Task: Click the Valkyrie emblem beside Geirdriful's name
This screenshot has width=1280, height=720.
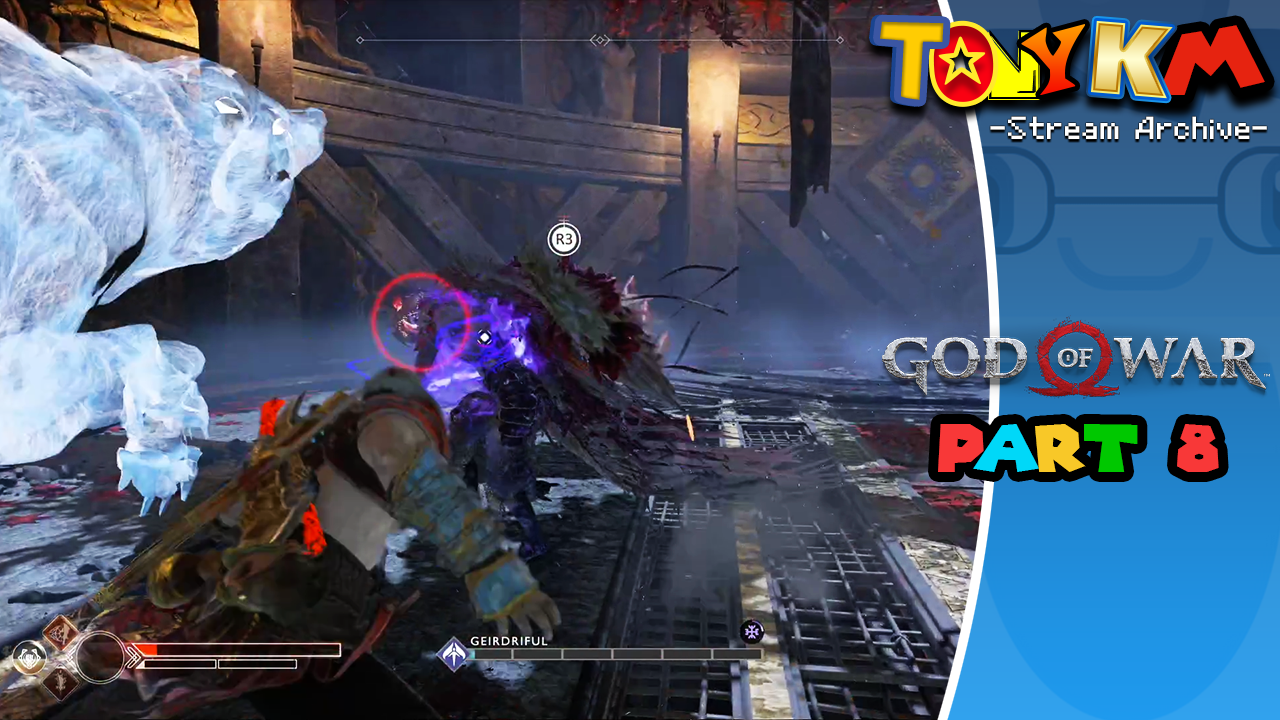Action: coord(453,655)
